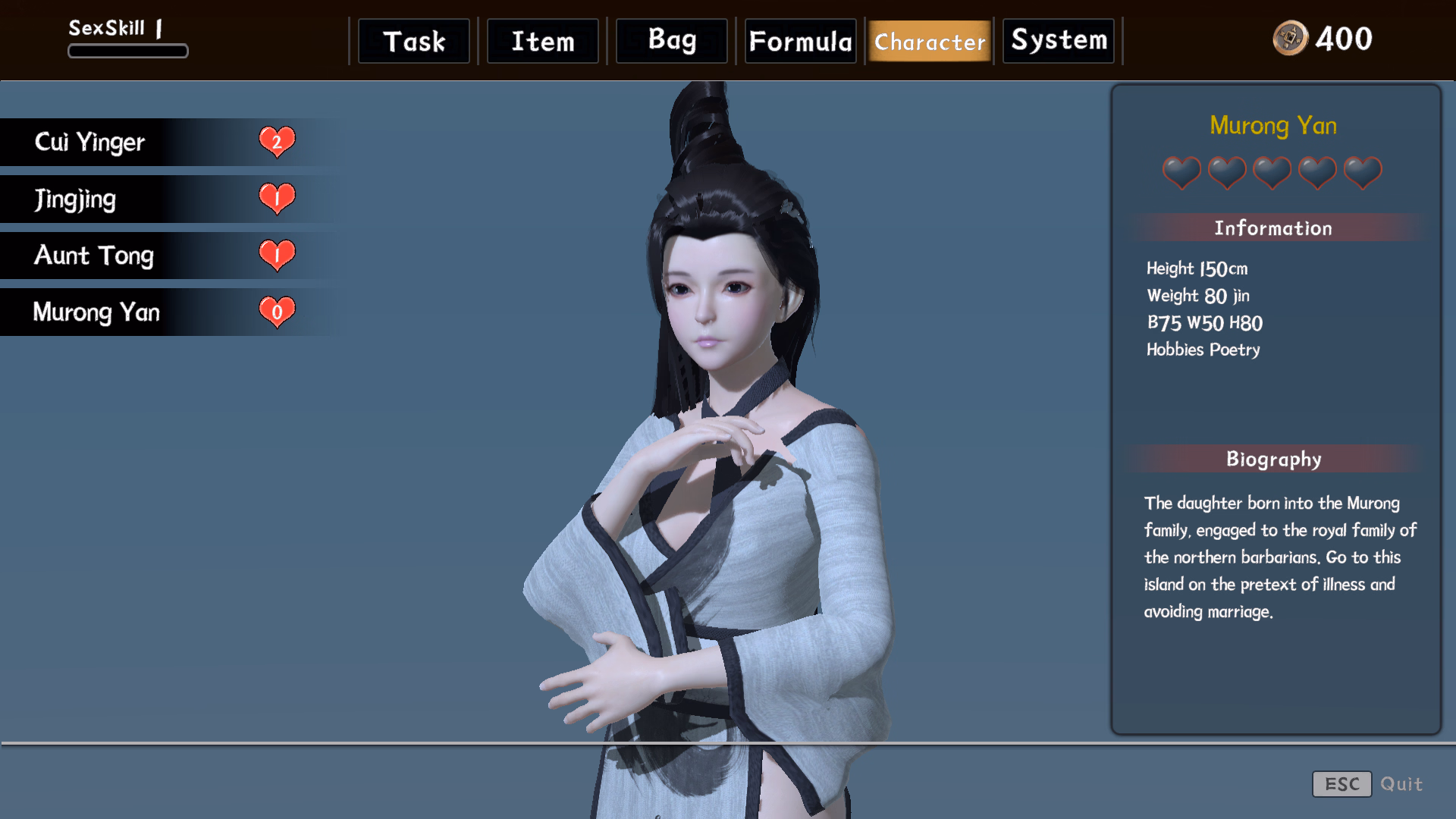Expand the Information section header
The image size is (1456, 819).
pos(1273,227)
